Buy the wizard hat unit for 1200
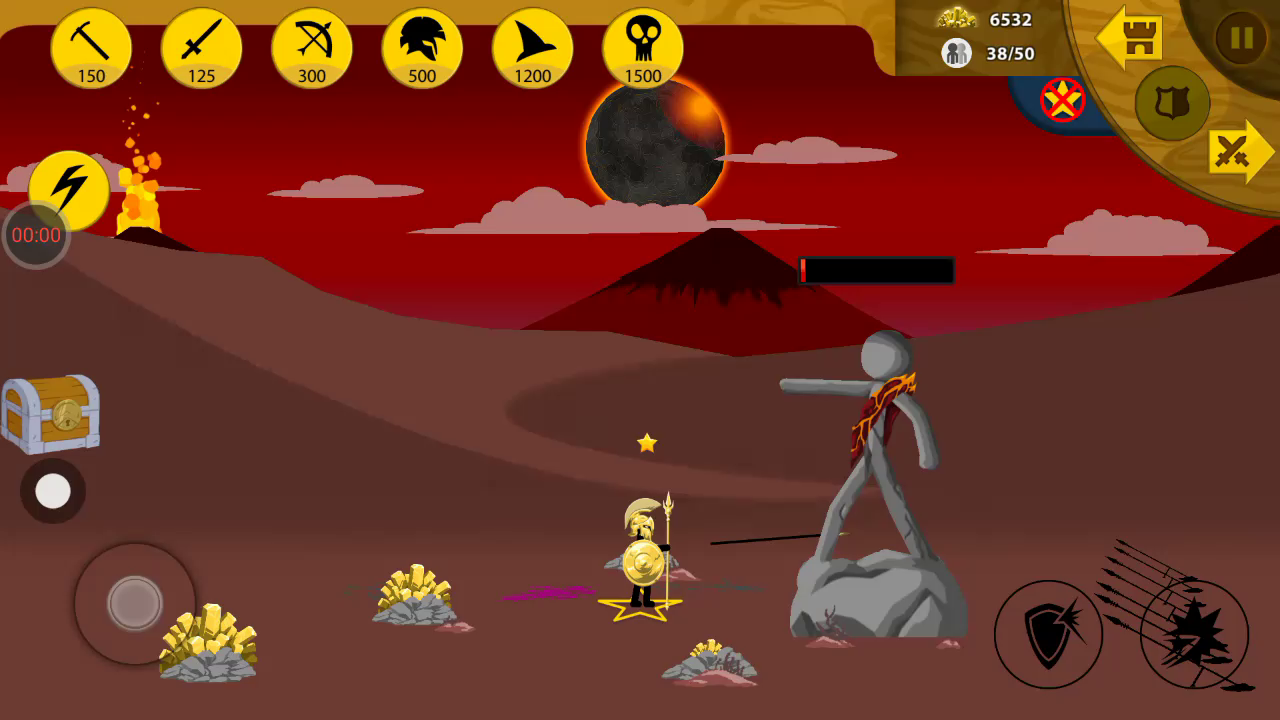 (x=532, y=47)
